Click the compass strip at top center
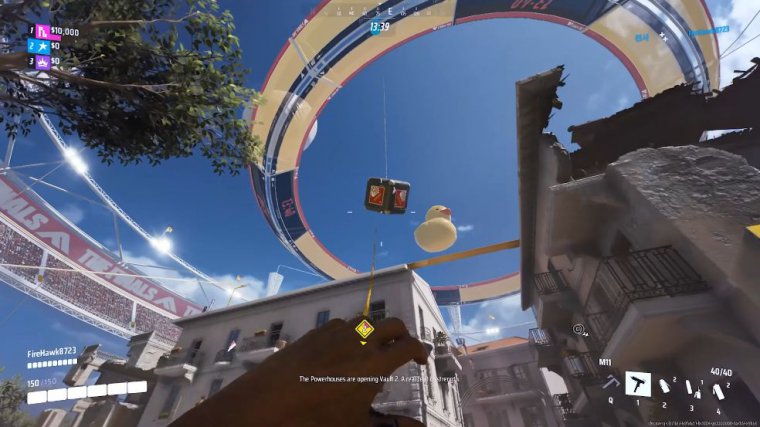The width and height of the screenshot is (760, 427). click(x=379, y=9)
